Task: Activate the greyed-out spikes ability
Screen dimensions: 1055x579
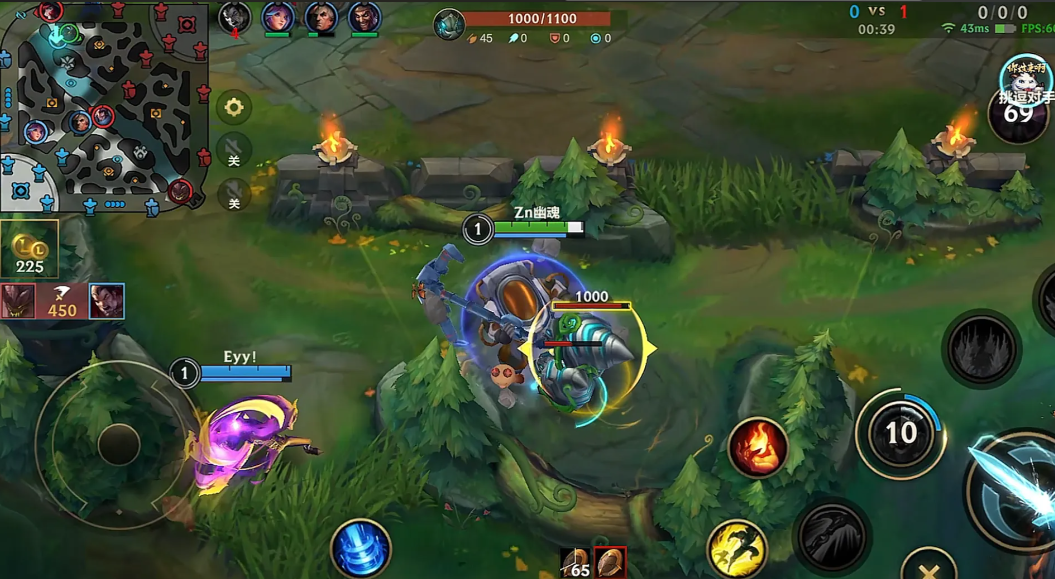Action: (981, 349)
